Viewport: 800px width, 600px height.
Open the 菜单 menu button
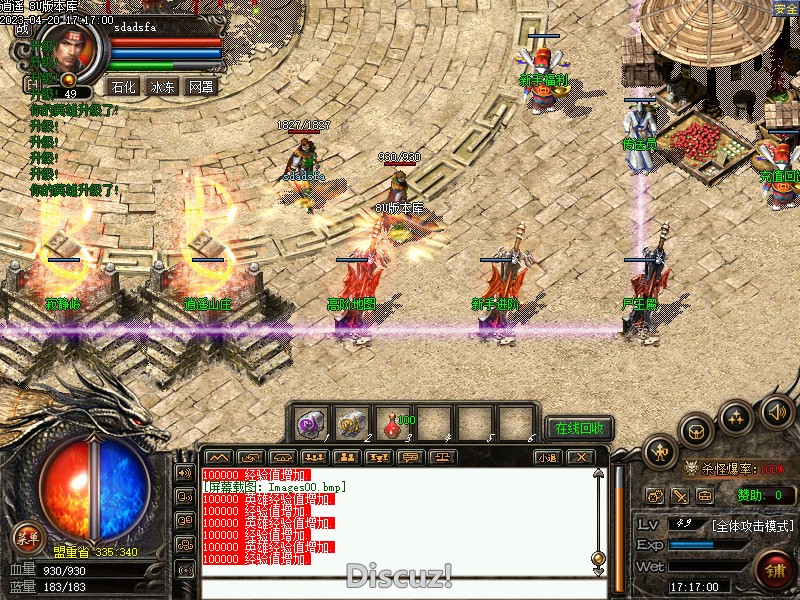[x=29, y=539]
